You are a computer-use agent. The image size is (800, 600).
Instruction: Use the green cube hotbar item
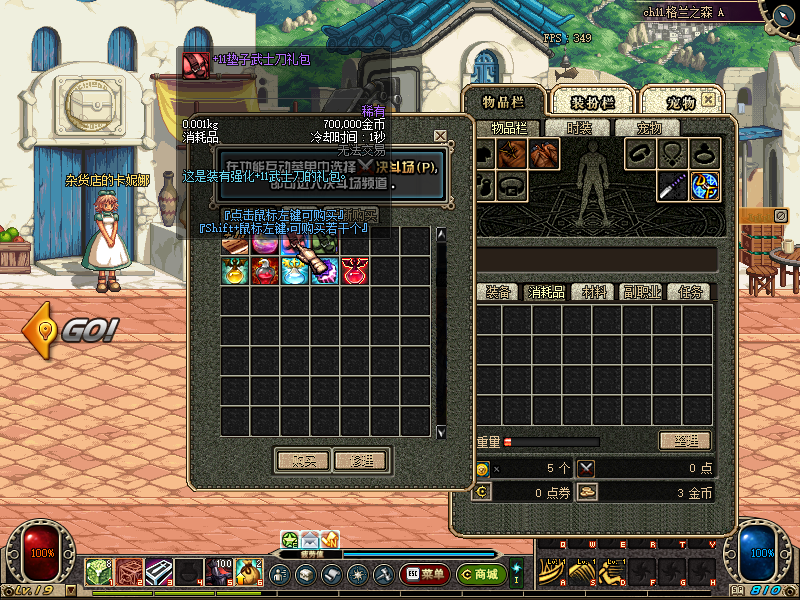[x=99, y=572]
